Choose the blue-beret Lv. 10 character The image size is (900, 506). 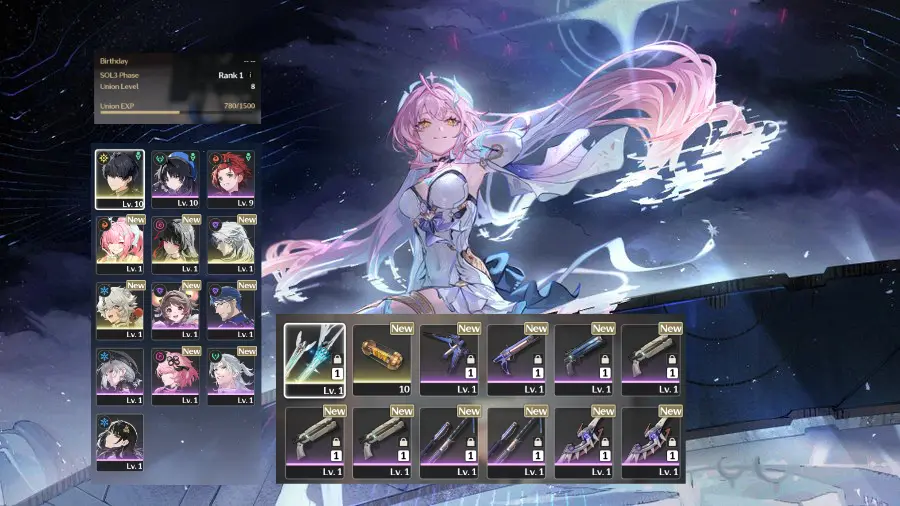176,179
